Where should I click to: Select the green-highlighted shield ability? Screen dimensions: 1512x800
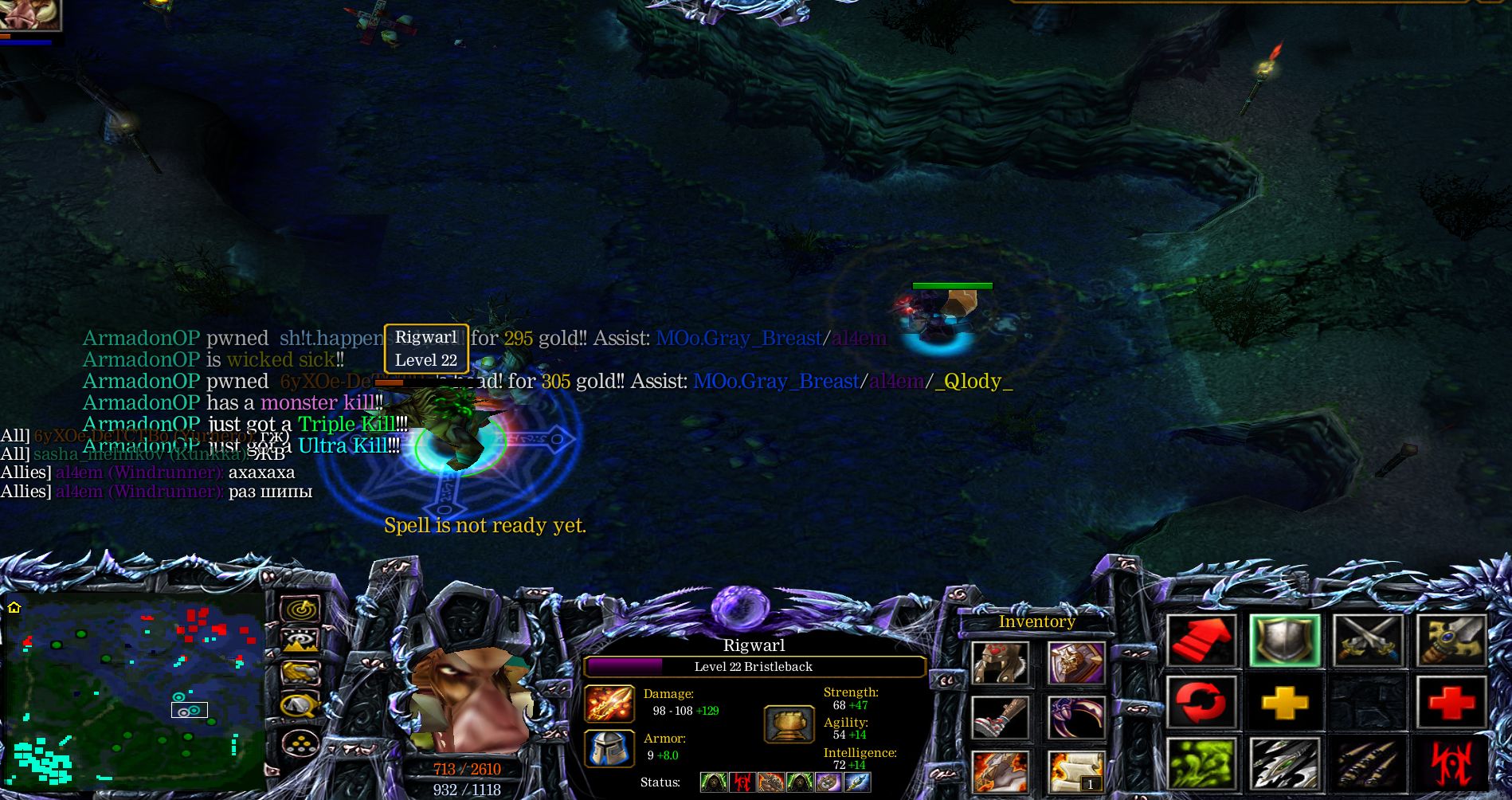click(1285, 641)
